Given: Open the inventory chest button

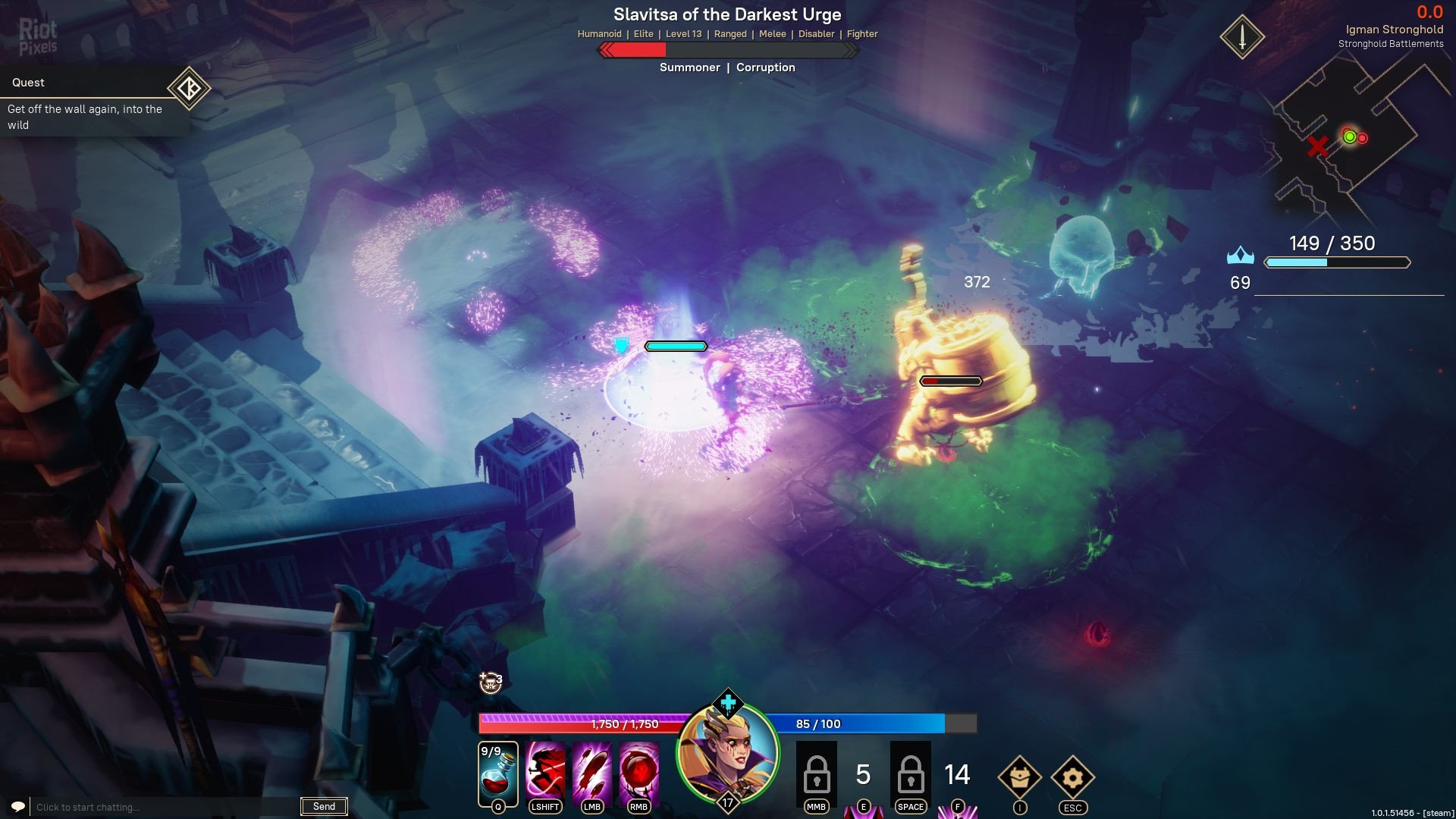Looking at the screenshot, I should tap(1019, 777).
